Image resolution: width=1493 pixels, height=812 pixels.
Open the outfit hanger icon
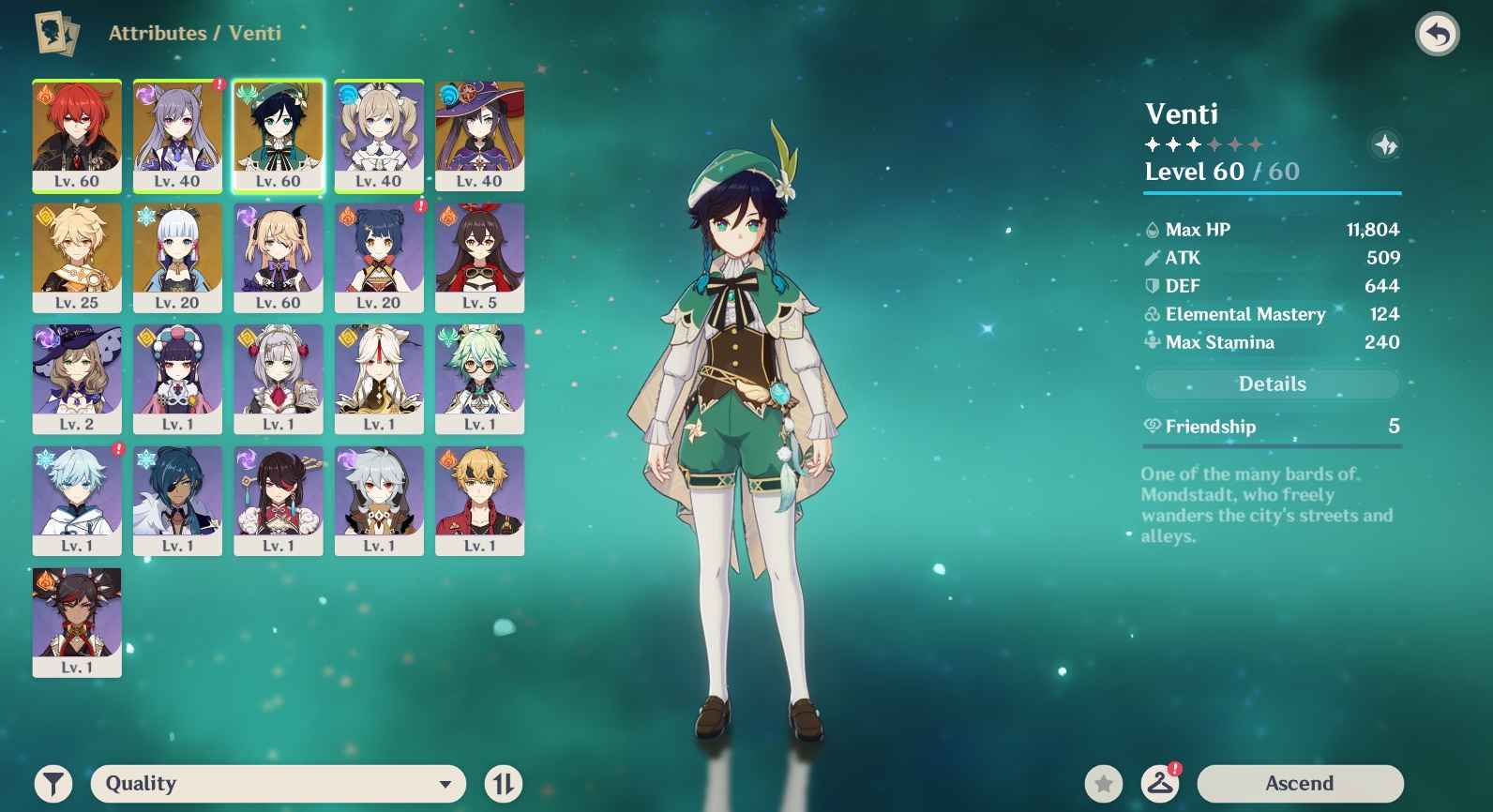1160,783
